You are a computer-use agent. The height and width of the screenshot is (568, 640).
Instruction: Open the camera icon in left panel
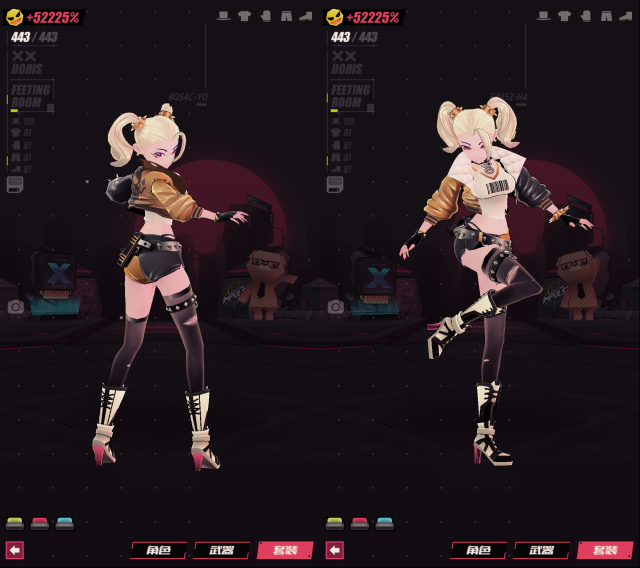coord(15,307)
